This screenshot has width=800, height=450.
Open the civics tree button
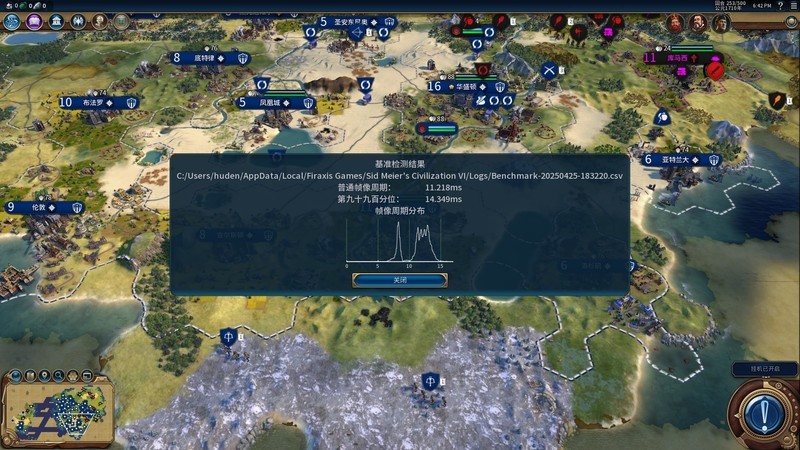pos(33,21)
